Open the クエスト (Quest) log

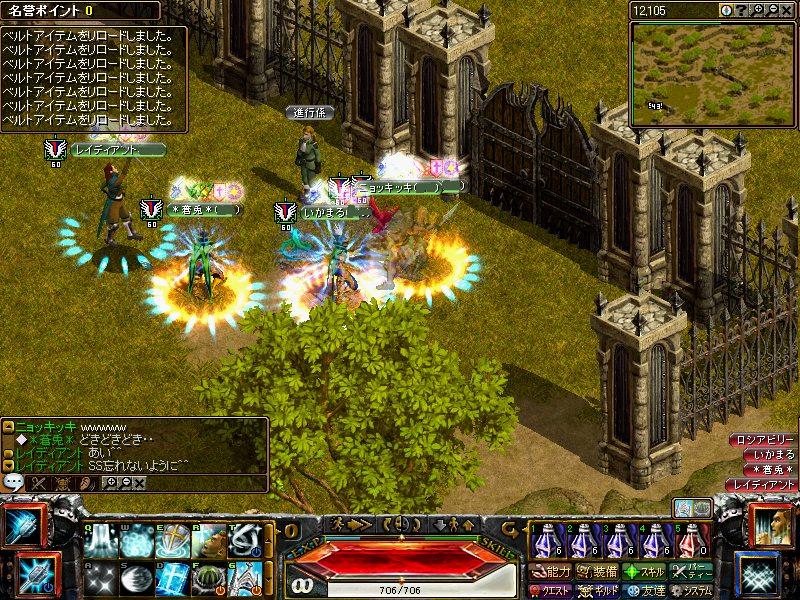[551, 591]
